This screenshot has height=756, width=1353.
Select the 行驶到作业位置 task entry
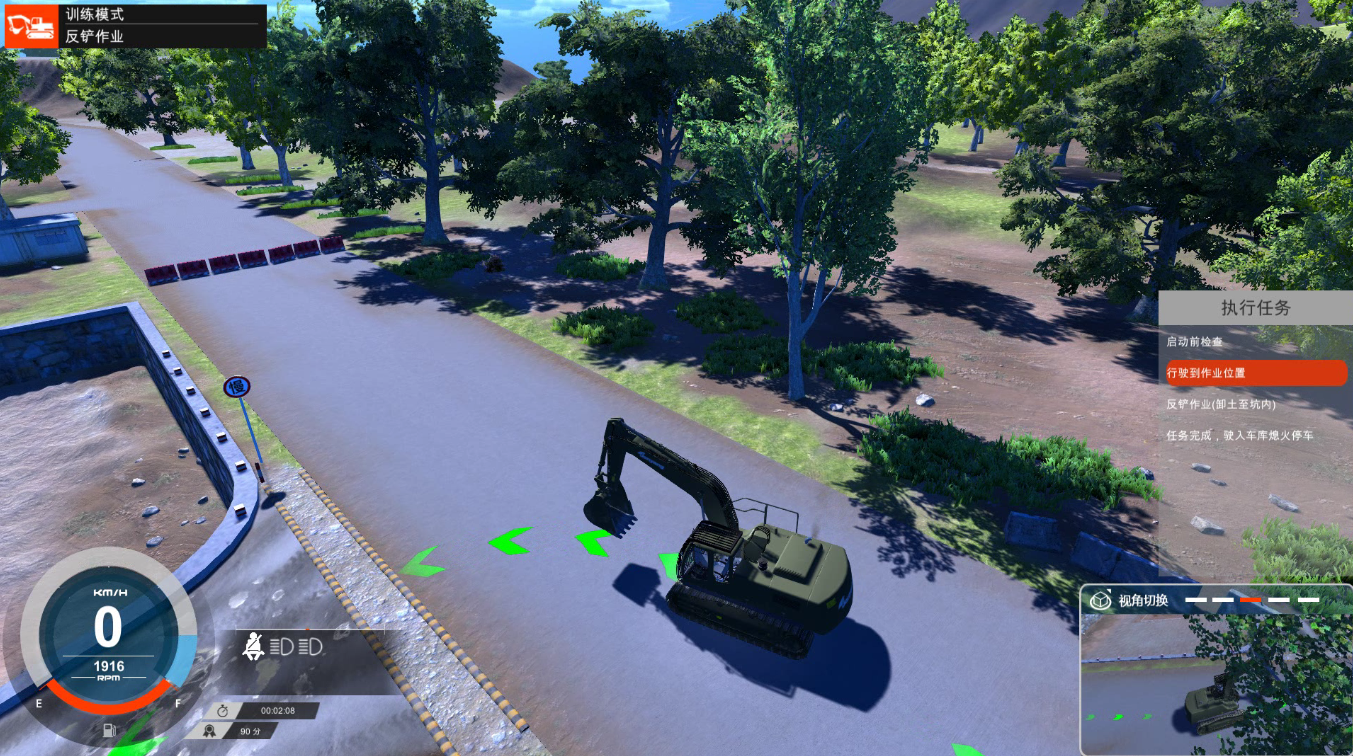(x=1254, y=373)
